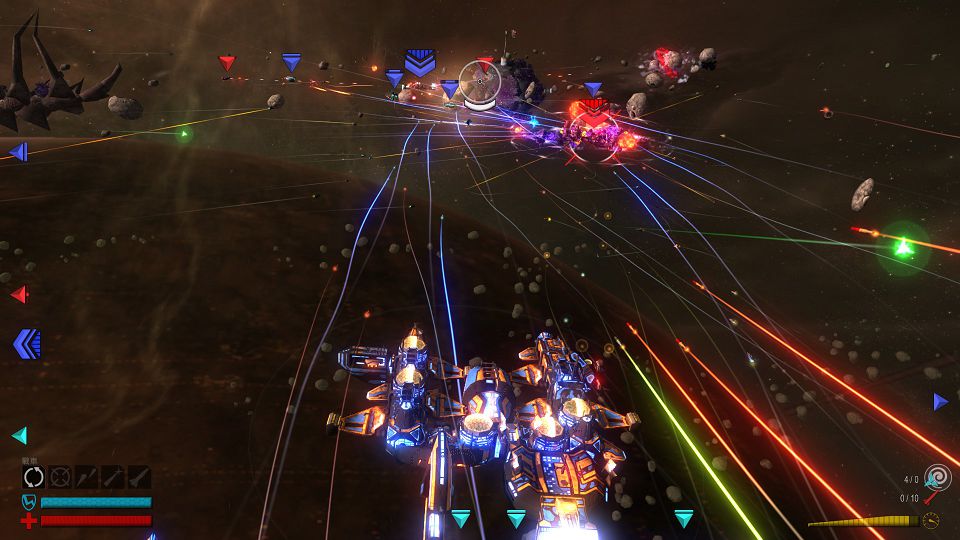Screen dimensions: 960x540
Task: Activate the circular arrows ability slot
Action: click(34, 477)
